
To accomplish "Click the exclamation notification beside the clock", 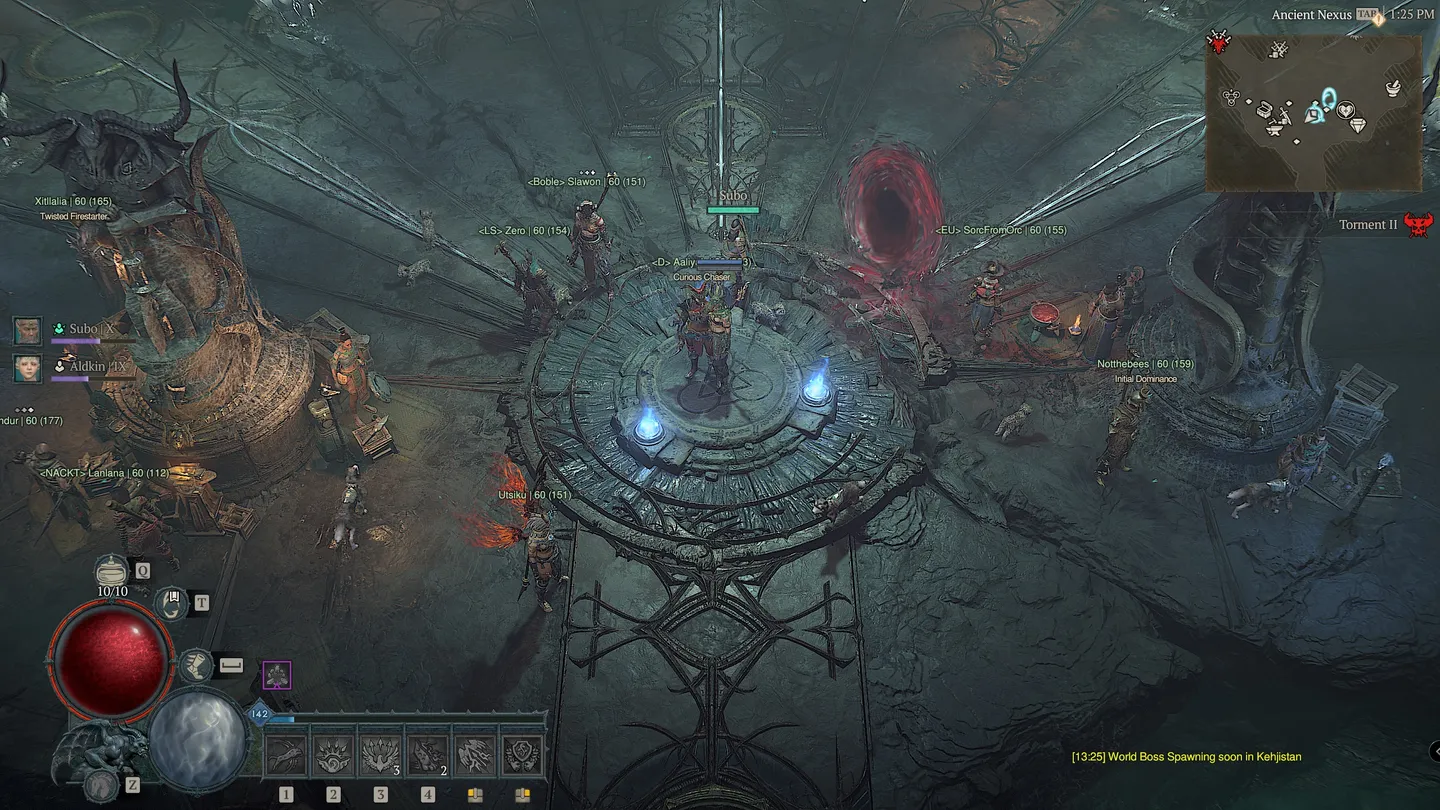I will (x=1378, y=22).
